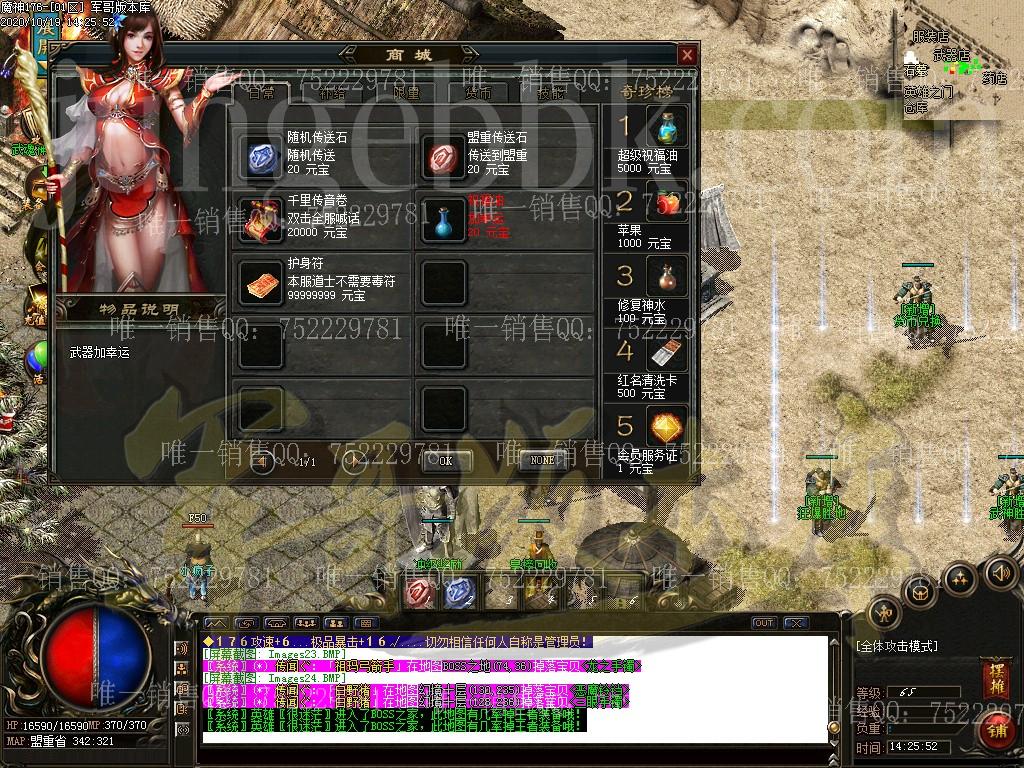Go to the previous shop page arrow
This screenshot has height=768, width=1024.
[263, 462]
